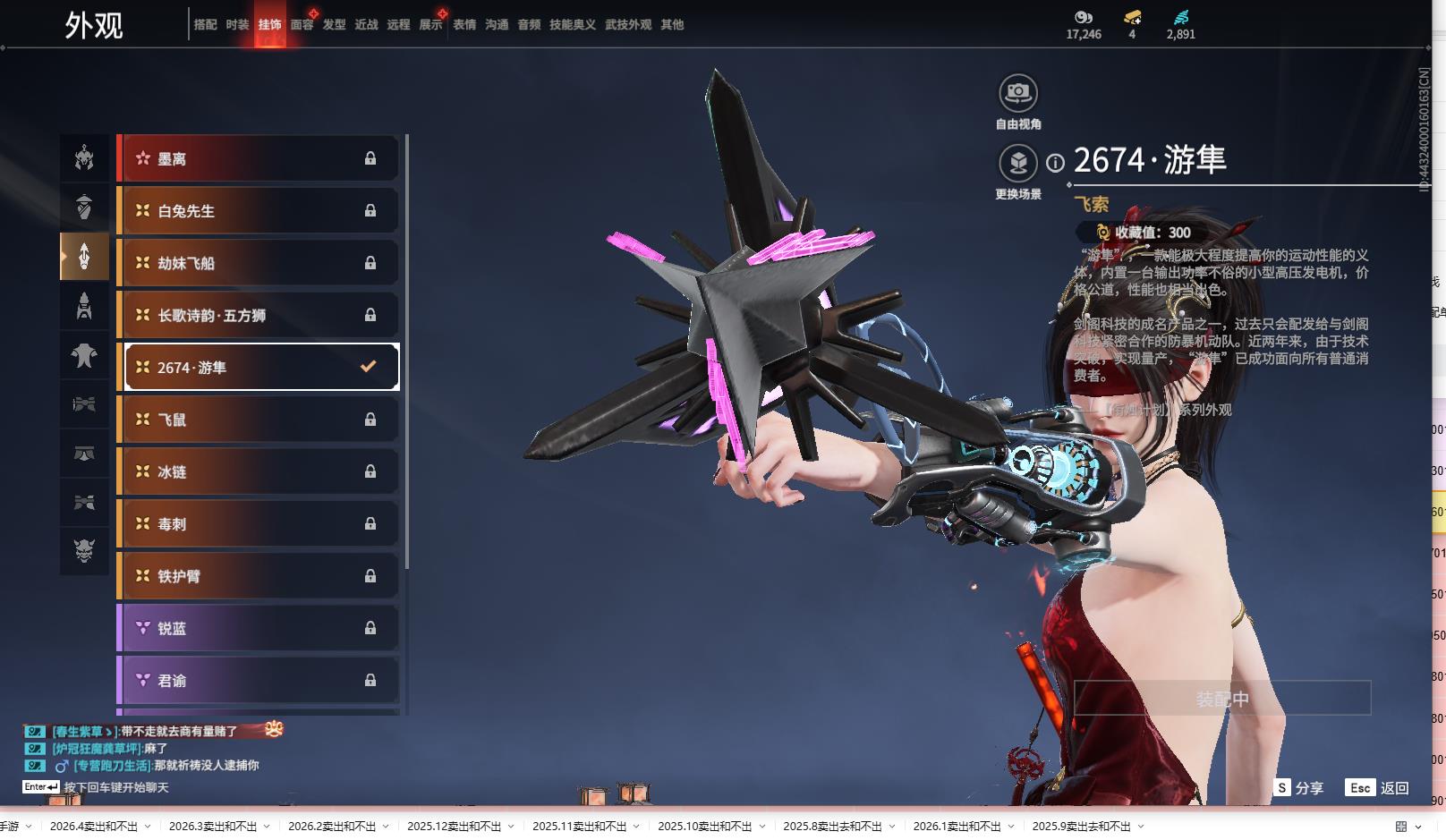This screenshot has height=840, width=1446.
Task: Select 长歌诗韵·五方狮 from the list
Action: (x=259, y=315)
